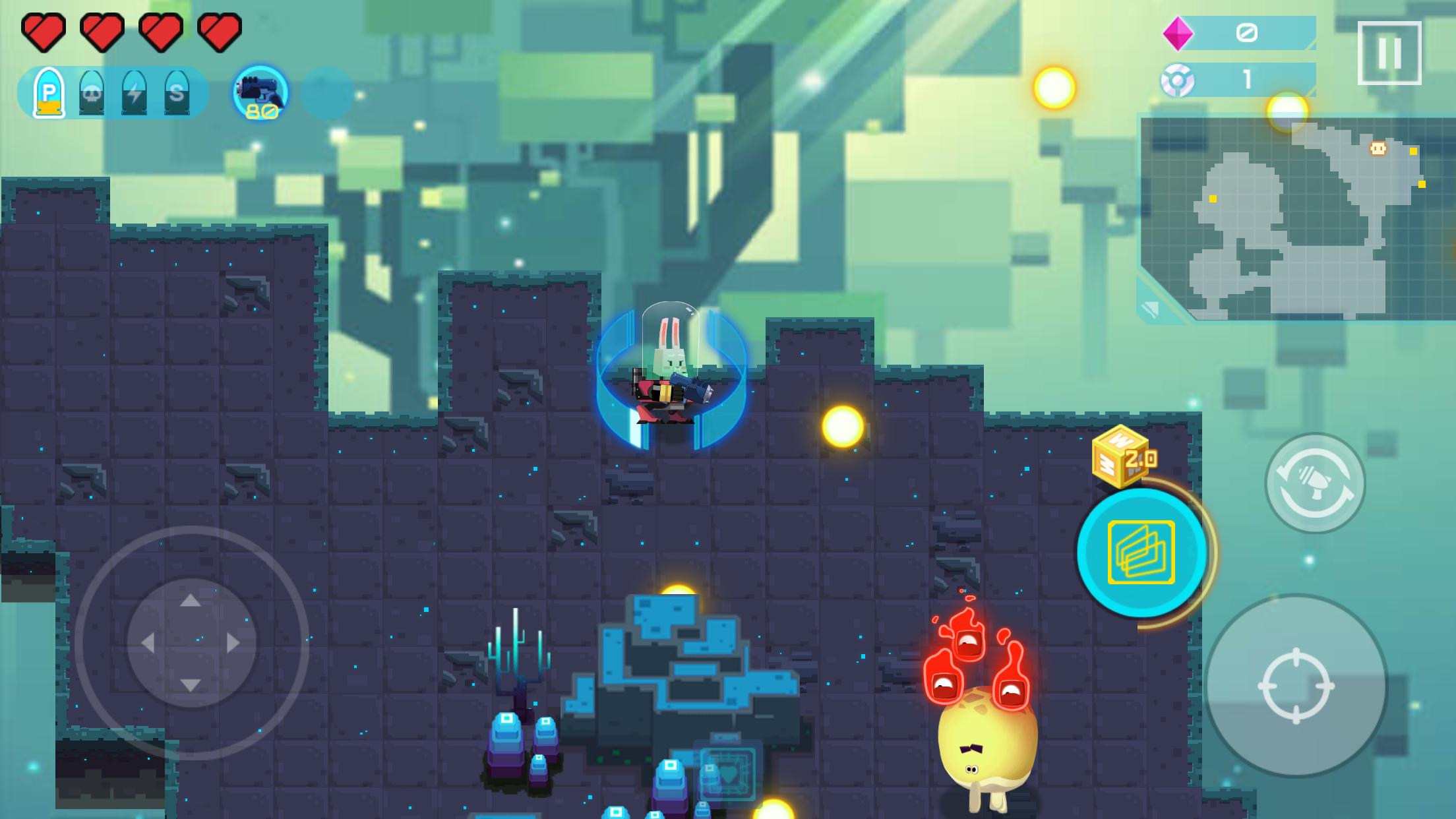1456x819 pixels.
Task: Switch to lightning bullet ammo
Action: coord(134,93)
